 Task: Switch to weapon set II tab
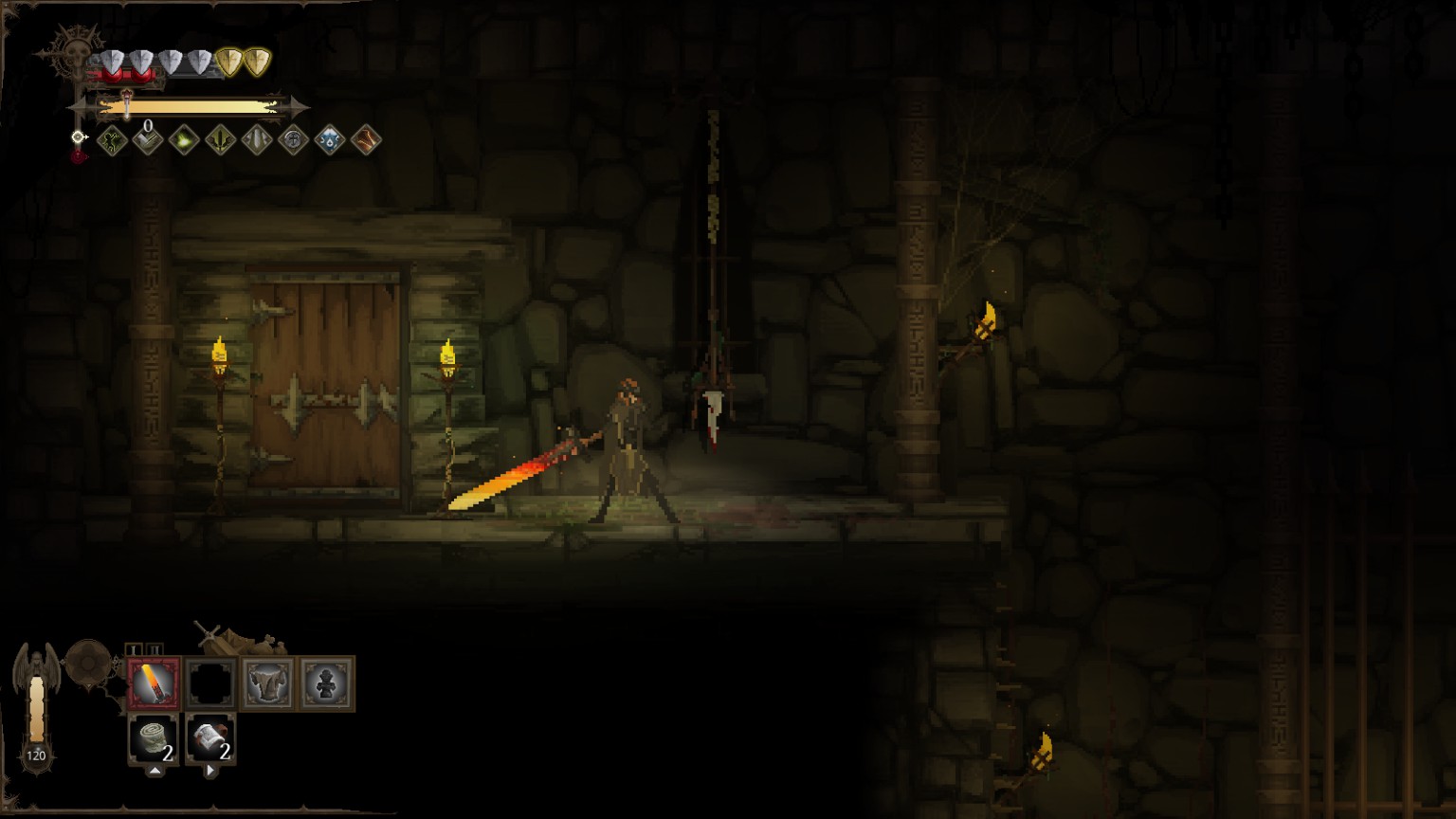pos(156,650)
